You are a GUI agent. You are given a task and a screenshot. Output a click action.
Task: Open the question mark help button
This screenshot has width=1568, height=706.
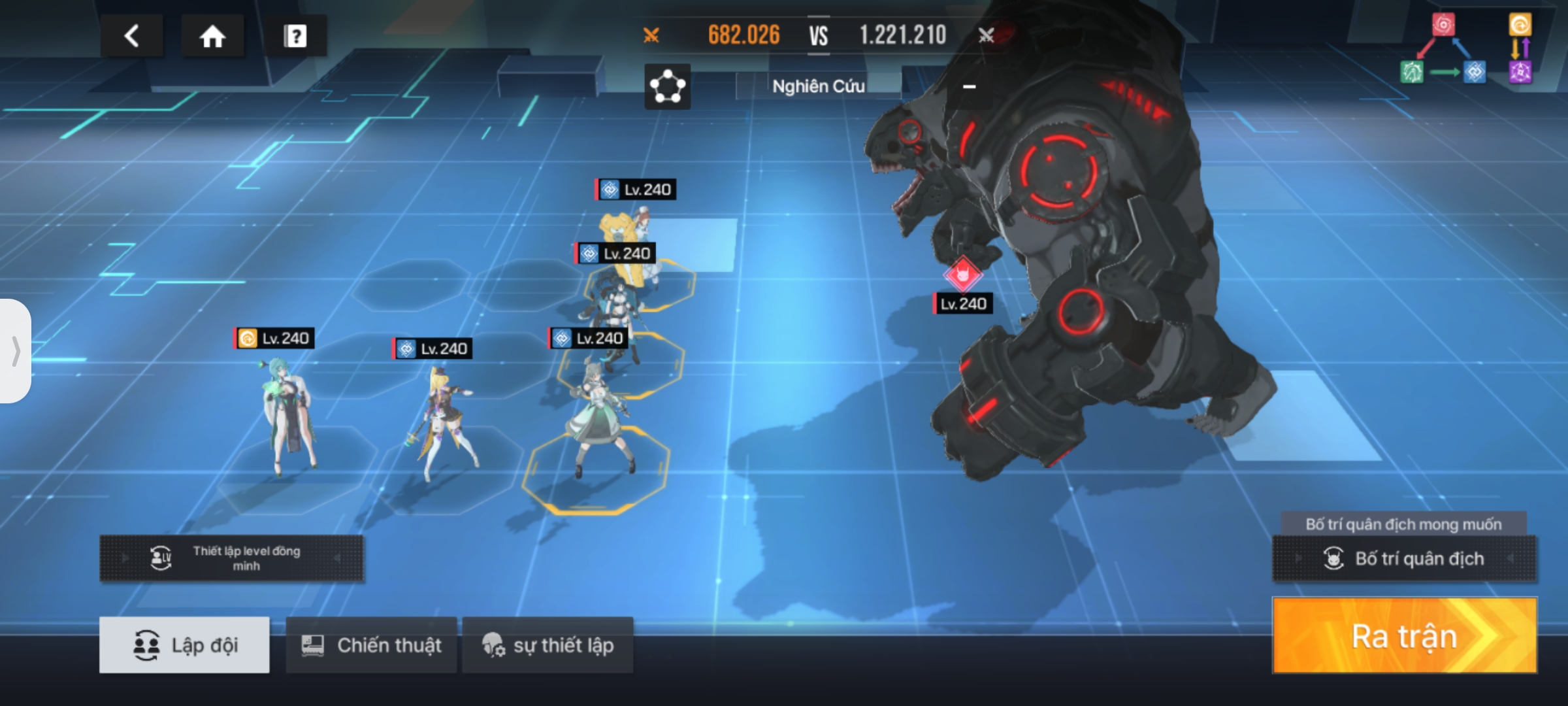[x=295, y=36]
